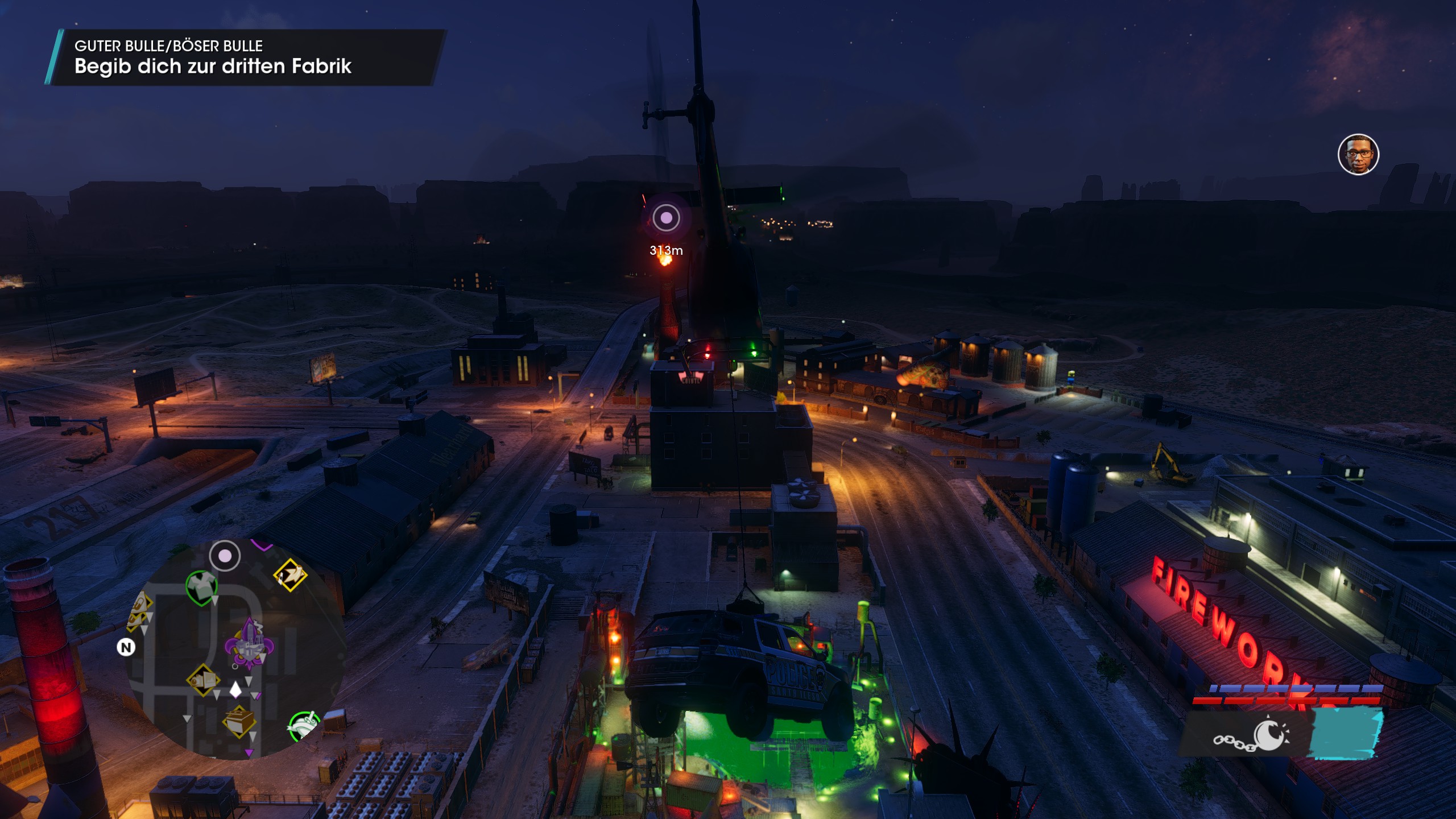Screen dimensions: 1456x819
Task: Select the green sword ribbon marker on minimap
Action: coord(303,726)
